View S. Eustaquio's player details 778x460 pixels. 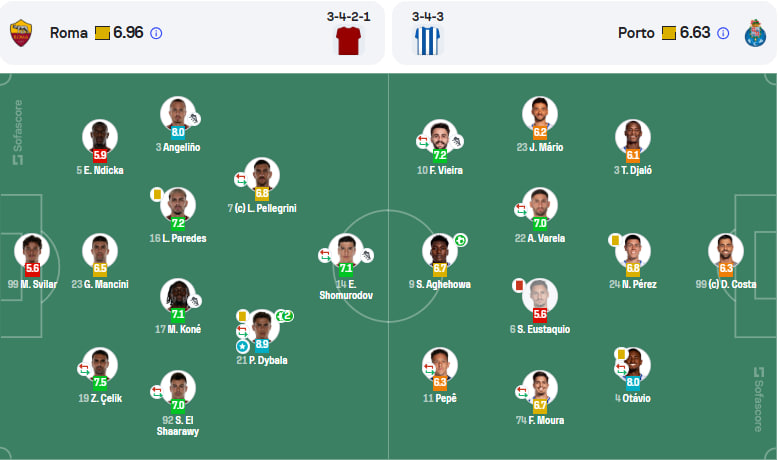540,297
